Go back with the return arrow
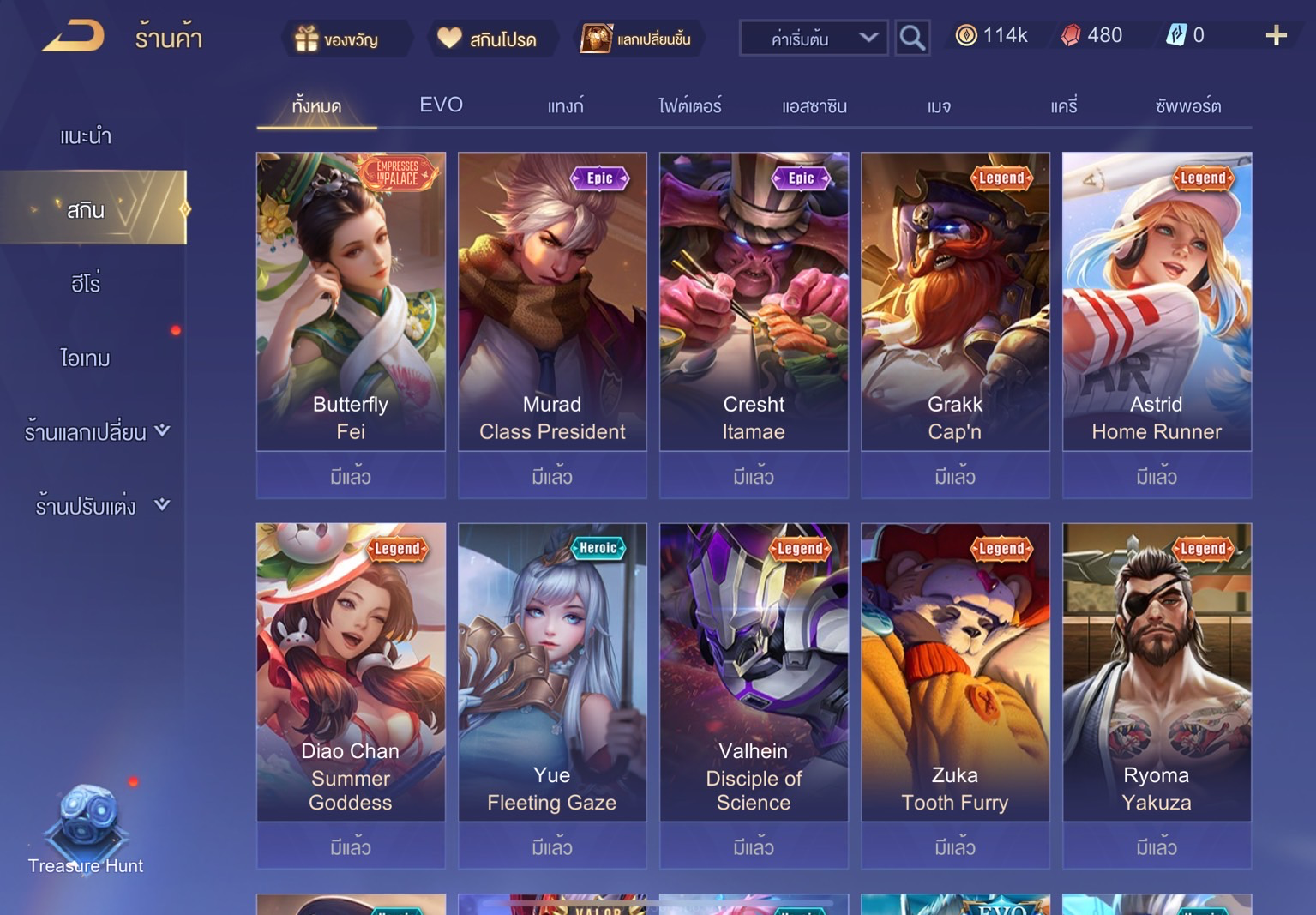 tap(74, 37)
